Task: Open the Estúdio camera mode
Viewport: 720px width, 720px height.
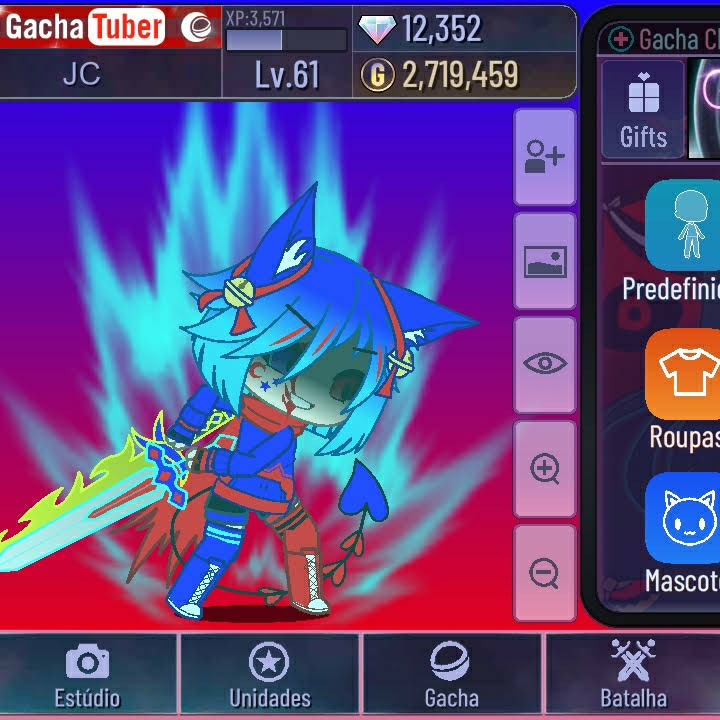Action: point(88,675)
